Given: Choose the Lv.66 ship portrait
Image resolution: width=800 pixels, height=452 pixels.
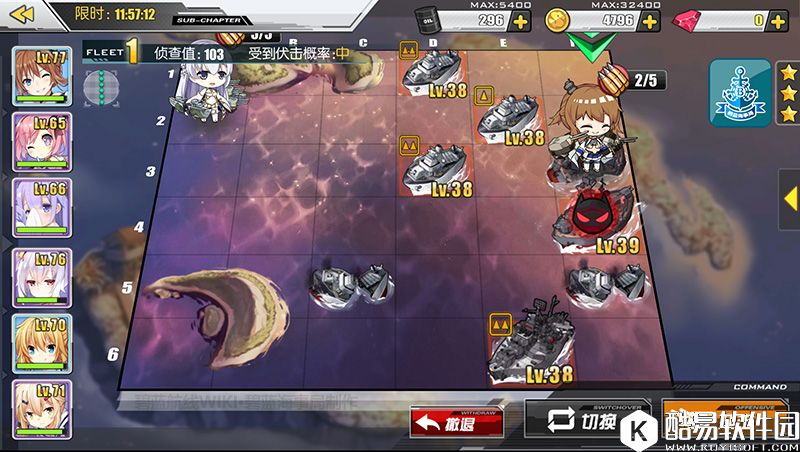Looking at the screenshot, I should click(42, 209).
